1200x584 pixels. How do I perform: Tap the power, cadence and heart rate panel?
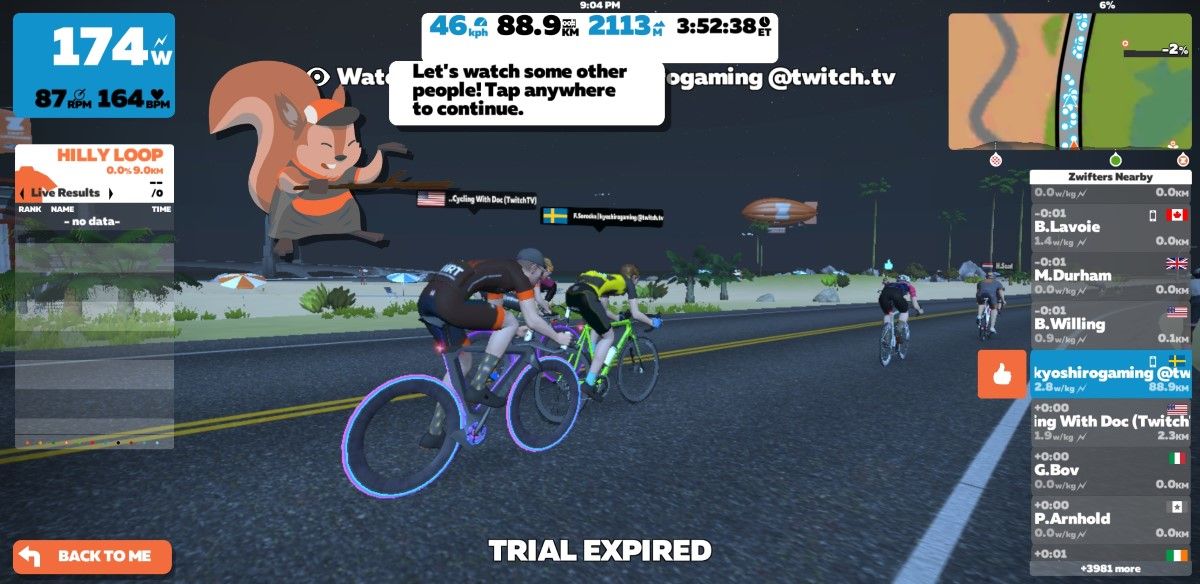[94, 65]
